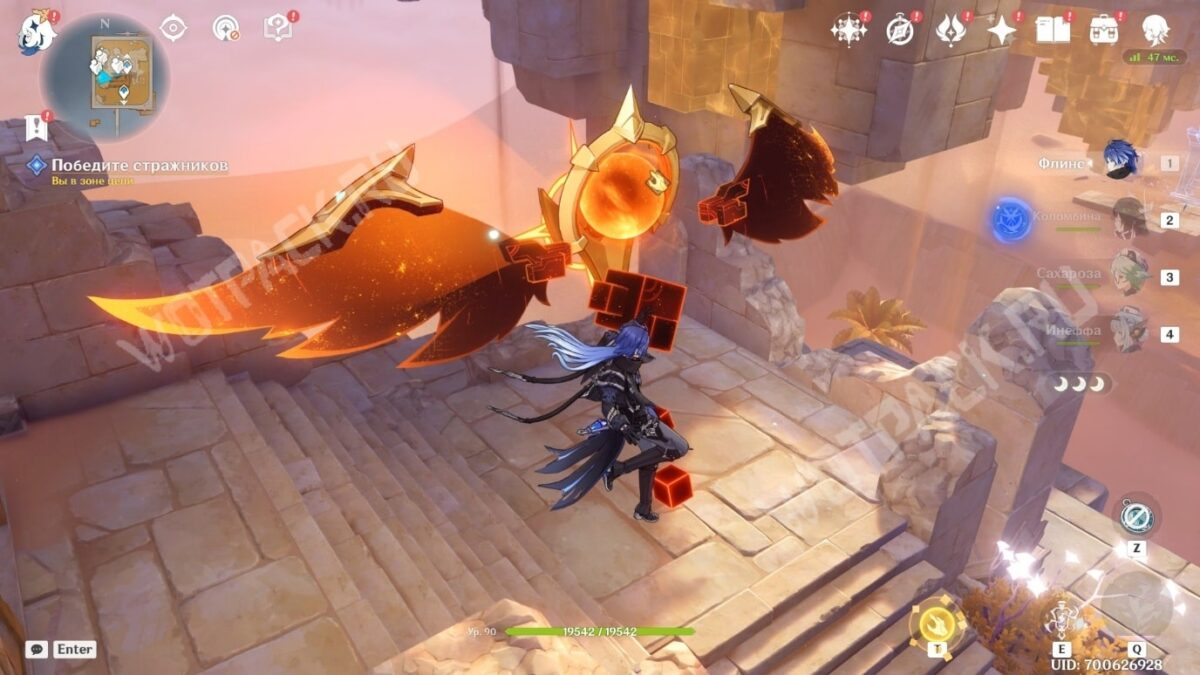
Task: Open the open-book icon in top bar
Action: point(1052,30)
